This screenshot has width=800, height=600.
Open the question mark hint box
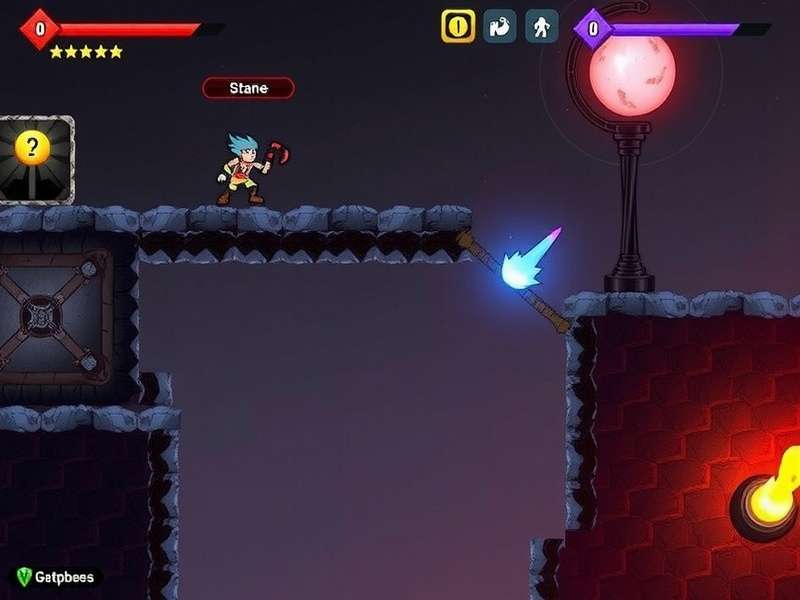pyautogui.click(x=35, y=158)
